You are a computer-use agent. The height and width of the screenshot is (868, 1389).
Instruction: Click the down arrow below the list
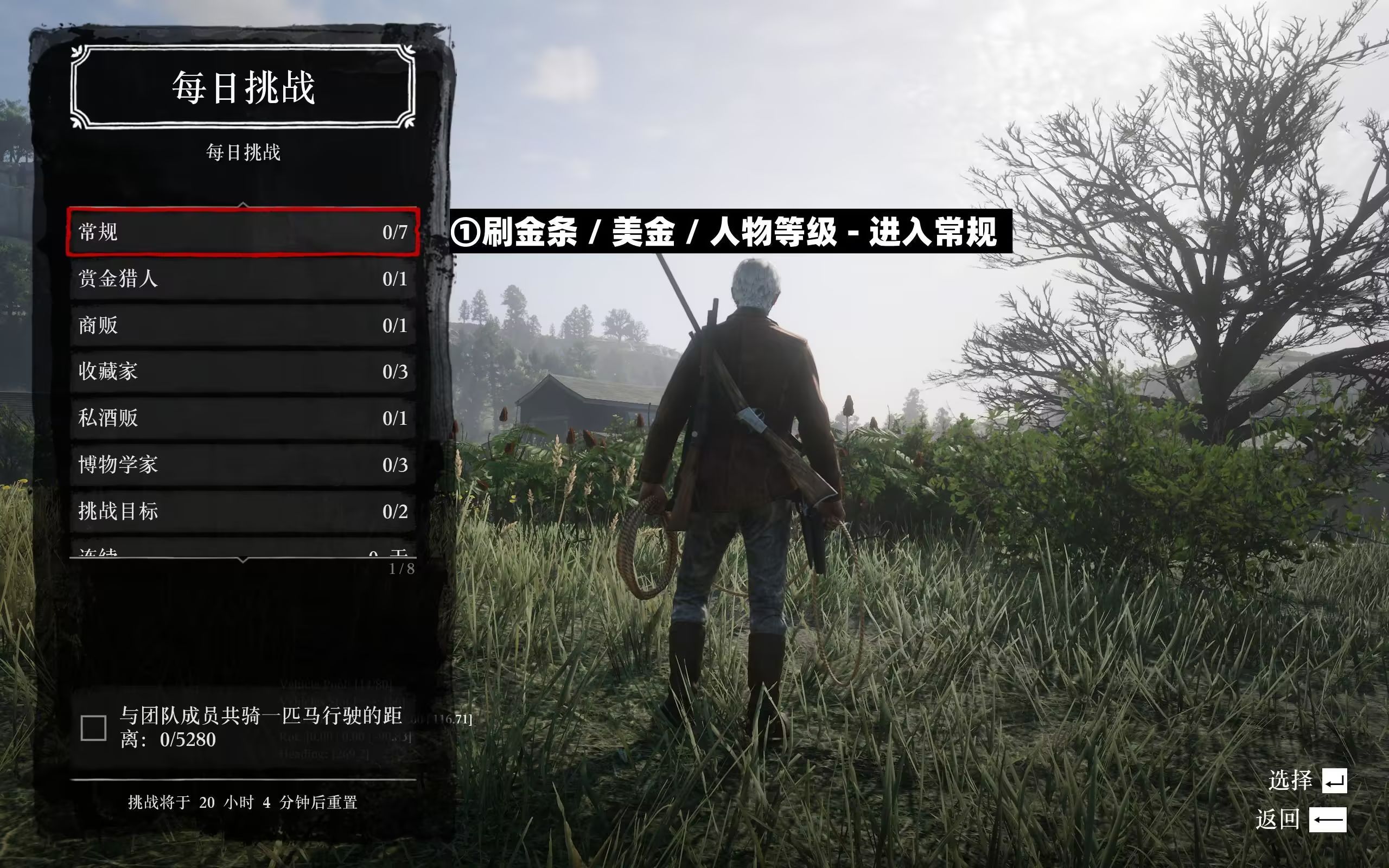click(243, 560)
